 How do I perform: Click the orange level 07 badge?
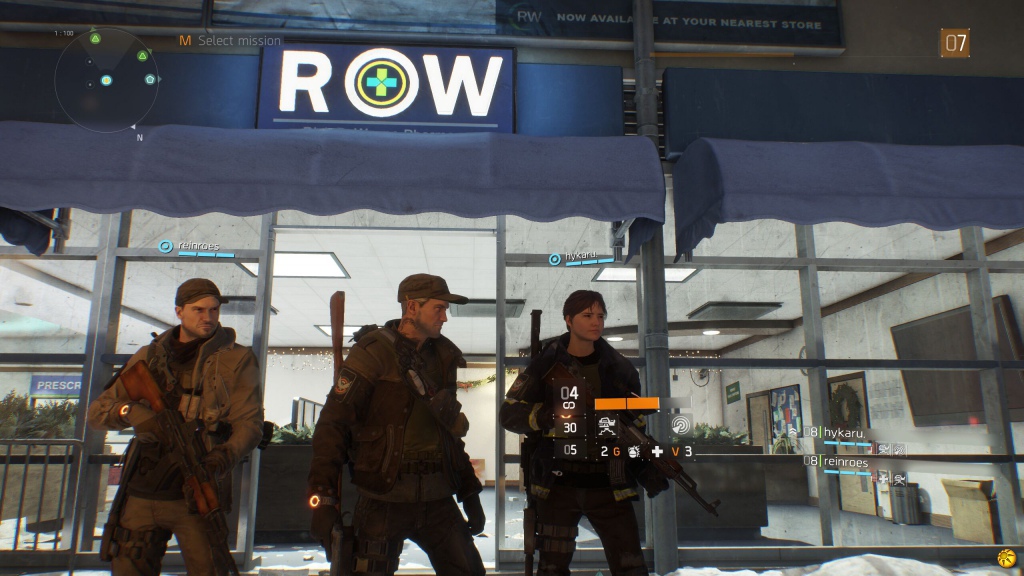tap(955, 43)
